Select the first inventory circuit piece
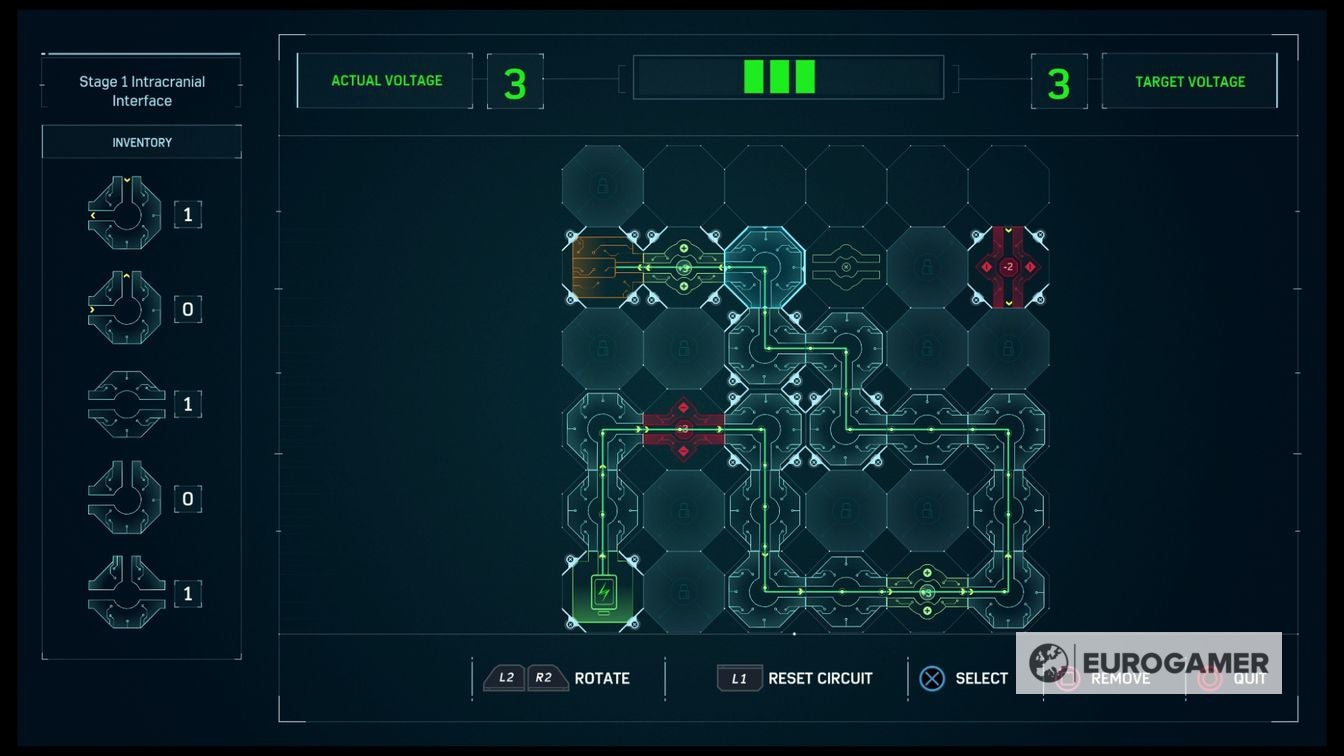 [x=122, y=213]
